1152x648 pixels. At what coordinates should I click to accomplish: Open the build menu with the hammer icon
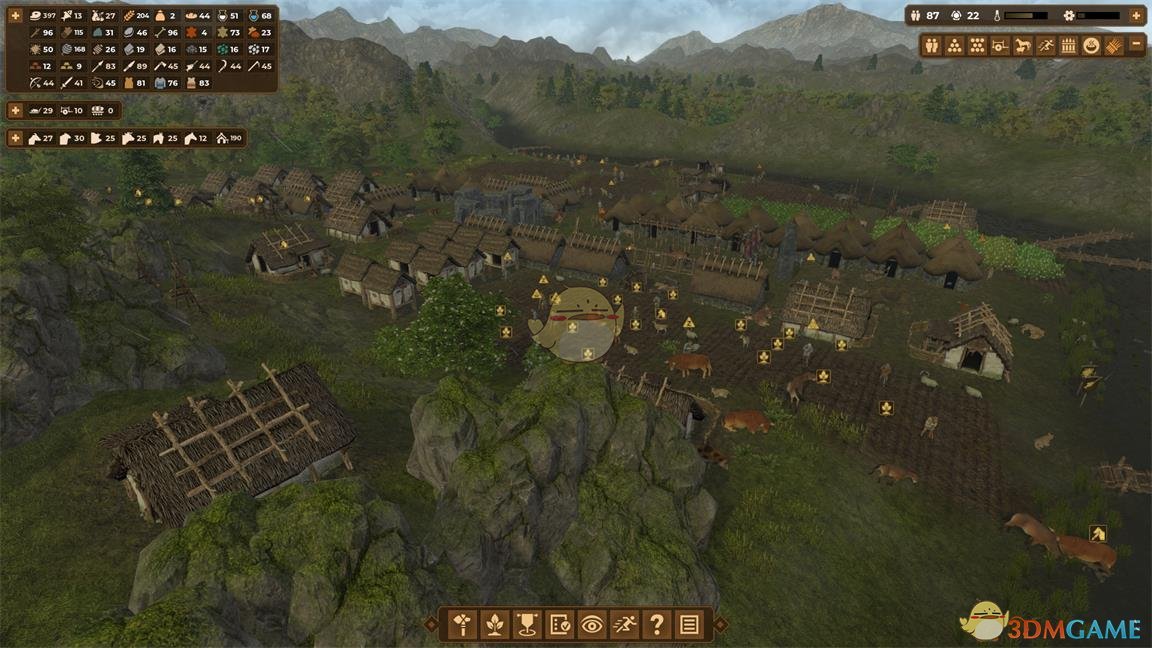(461, 625)
